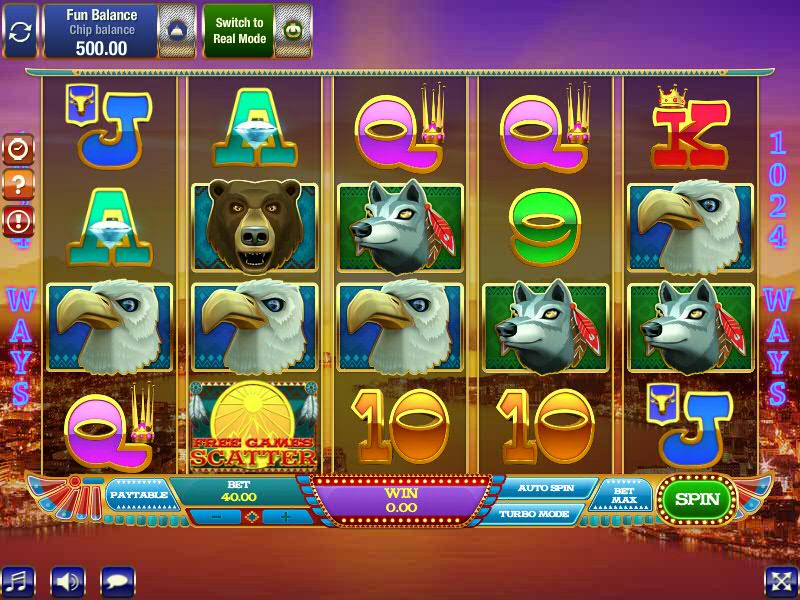This screenshot has width=800, height=600.
Task: Open the clock history icon
Action: (19, 148)
